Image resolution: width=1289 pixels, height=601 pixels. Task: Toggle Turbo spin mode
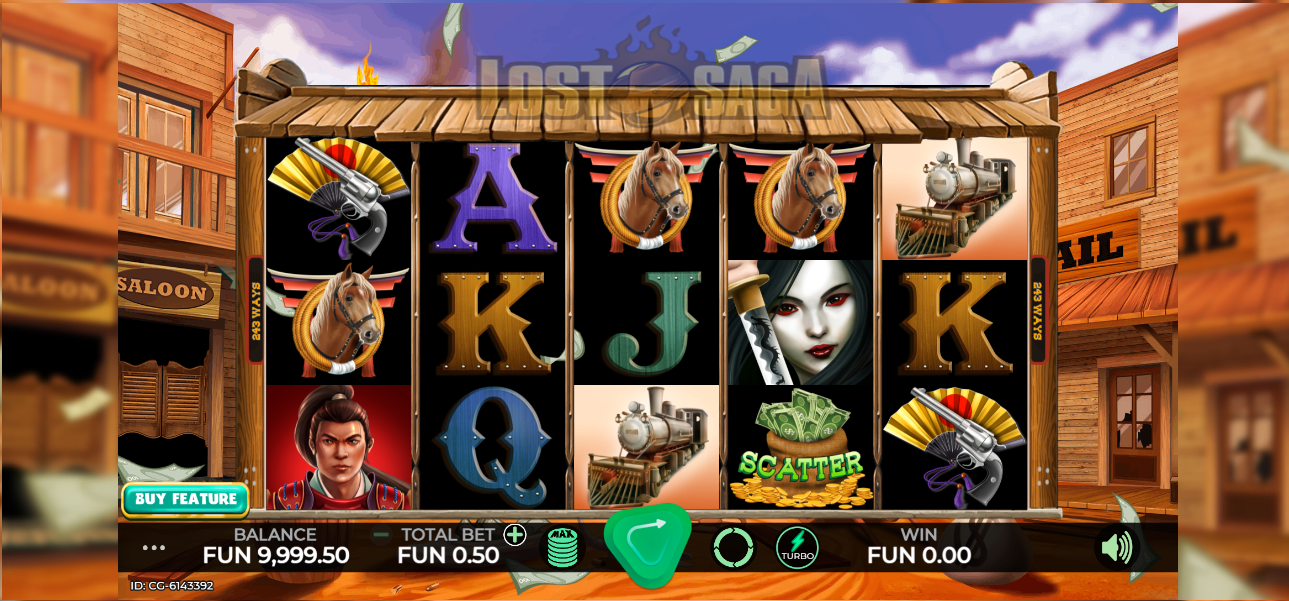coord(797,547)
